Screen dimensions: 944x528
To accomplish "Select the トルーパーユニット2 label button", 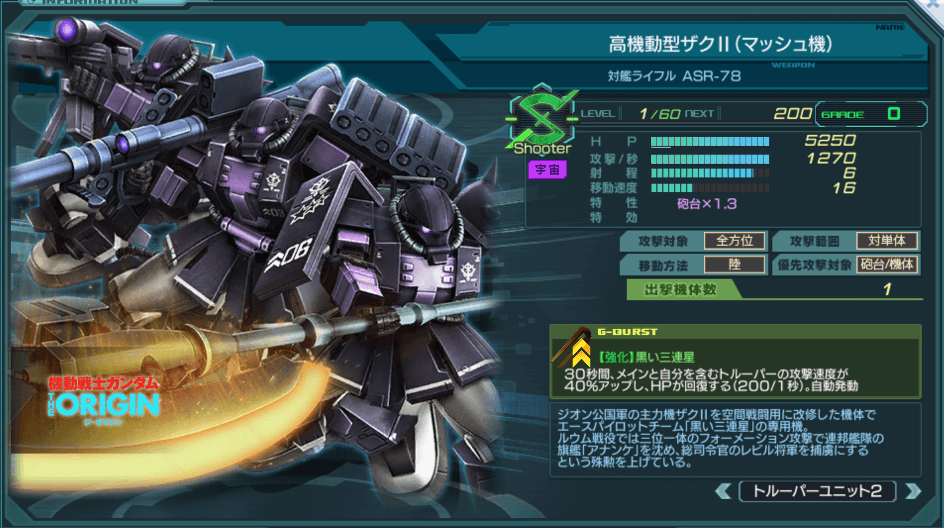I will pyautogui.click(x=816, y=491).
